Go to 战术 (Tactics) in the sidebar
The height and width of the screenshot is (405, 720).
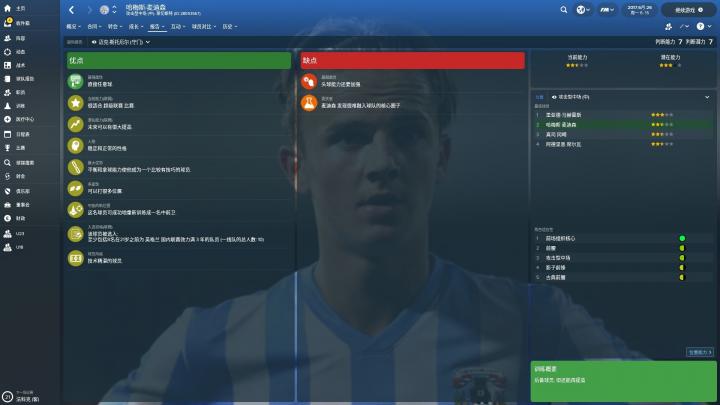[x=20, y=63]
